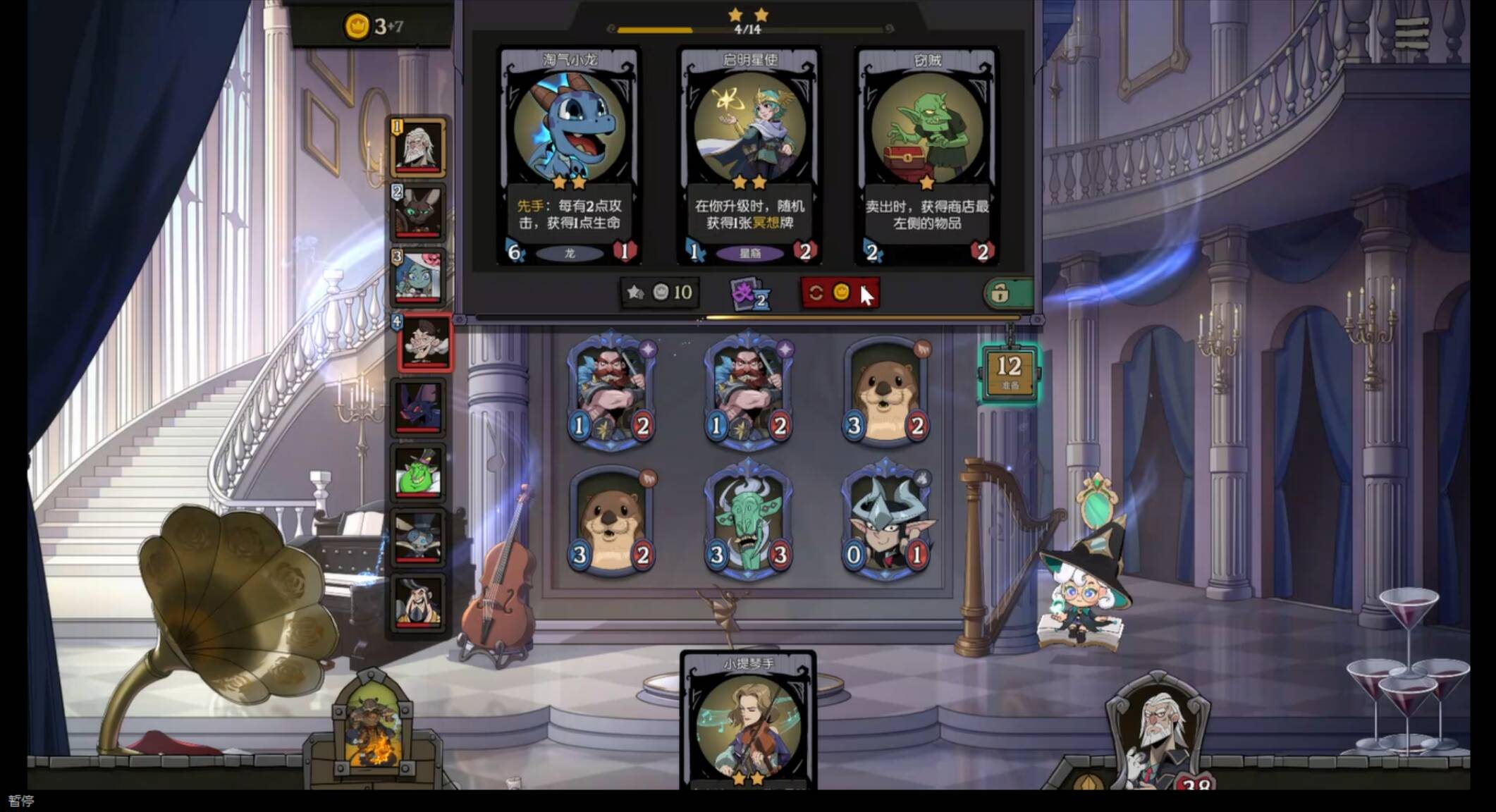View the purple dragon player portrait

tap(419, 407)
